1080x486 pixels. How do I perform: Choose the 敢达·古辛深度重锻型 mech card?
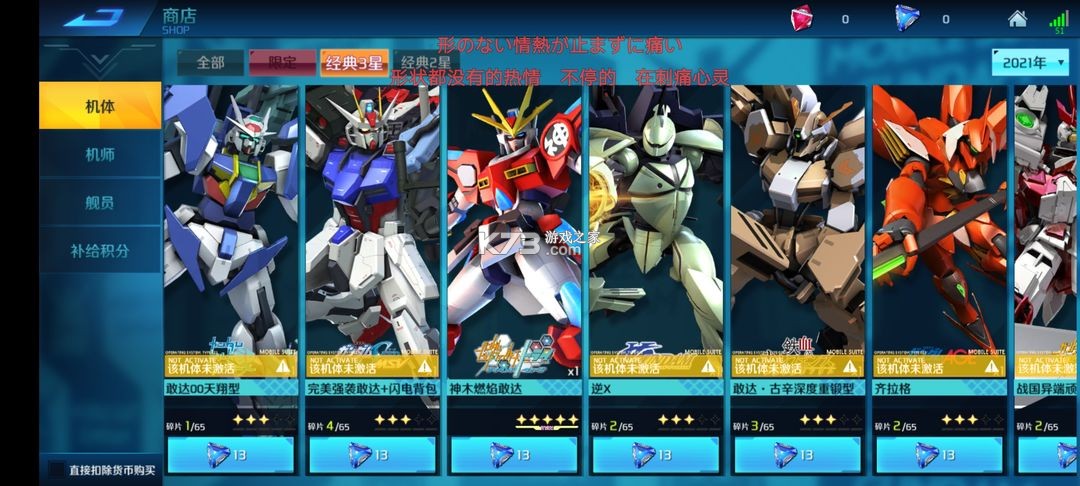pos(798,230)
